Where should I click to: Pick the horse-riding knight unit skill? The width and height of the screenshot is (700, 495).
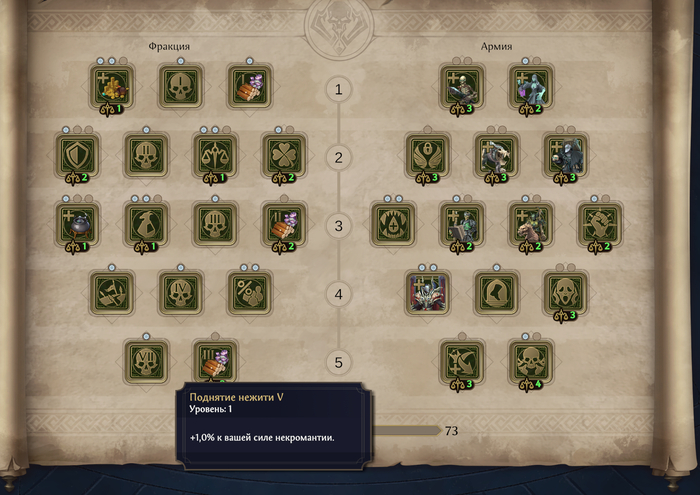click(531, 223)
